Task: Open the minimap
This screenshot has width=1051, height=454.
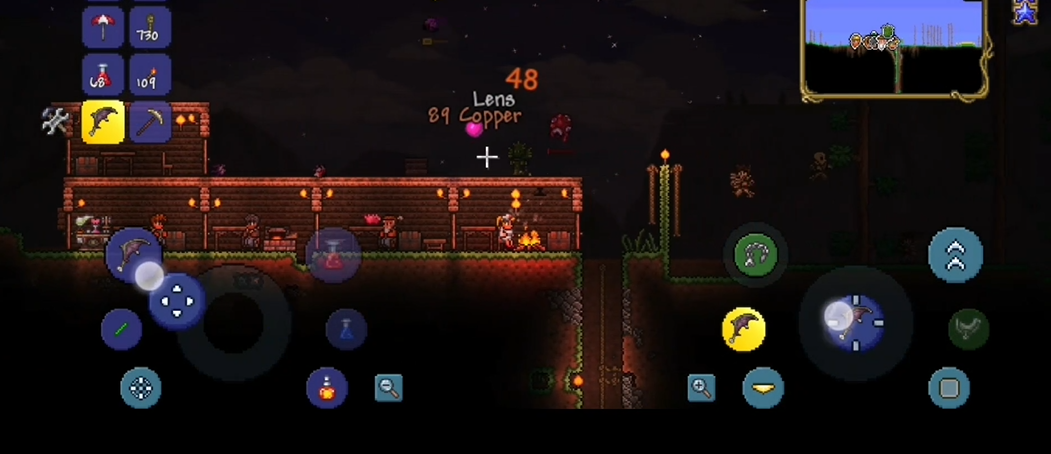Action: click(x=893, y=47)
